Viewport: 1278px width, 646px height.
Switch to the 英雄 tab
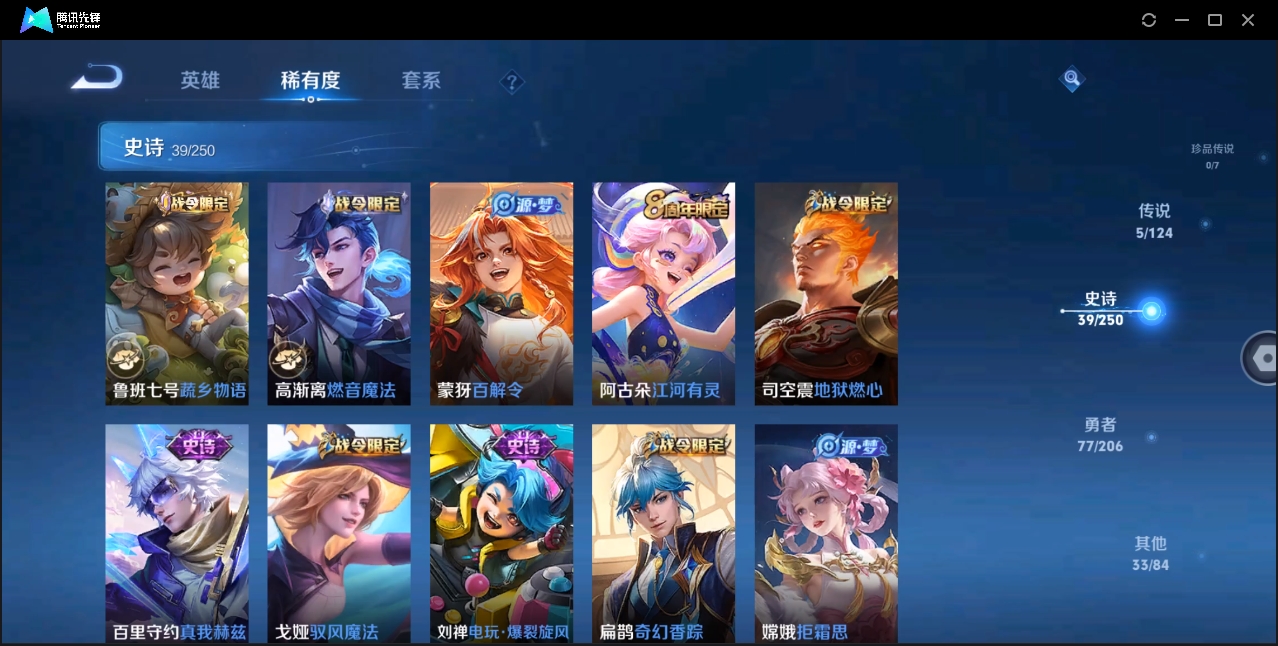(x=200, y=81)
